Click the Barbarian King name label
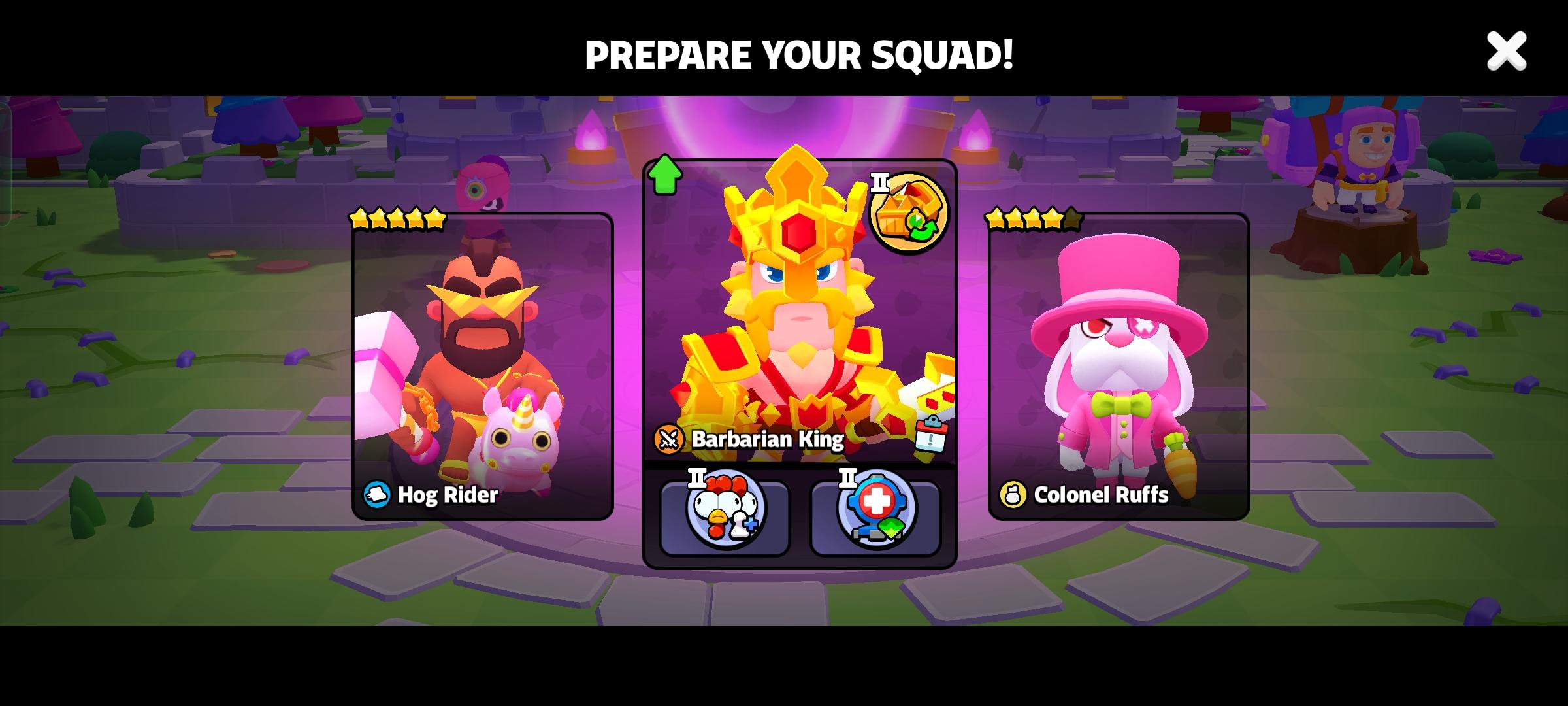This screenshot has height=706, width=1568. click(768, 441)
